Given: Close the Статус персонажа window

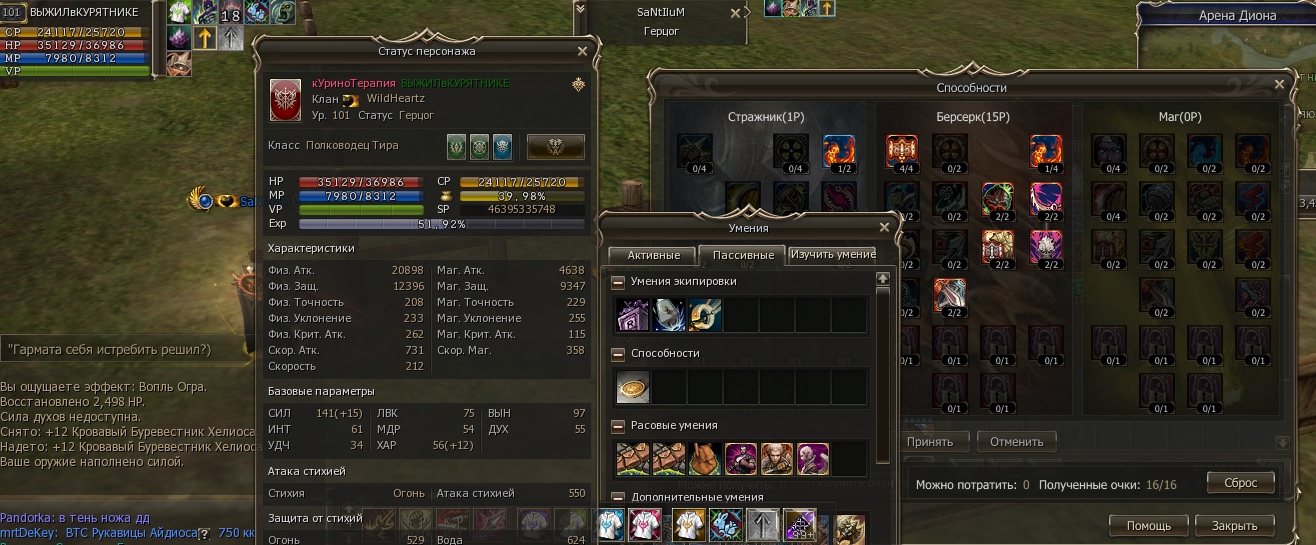Looking at the screenshot, I should click(x=583, y=51).
